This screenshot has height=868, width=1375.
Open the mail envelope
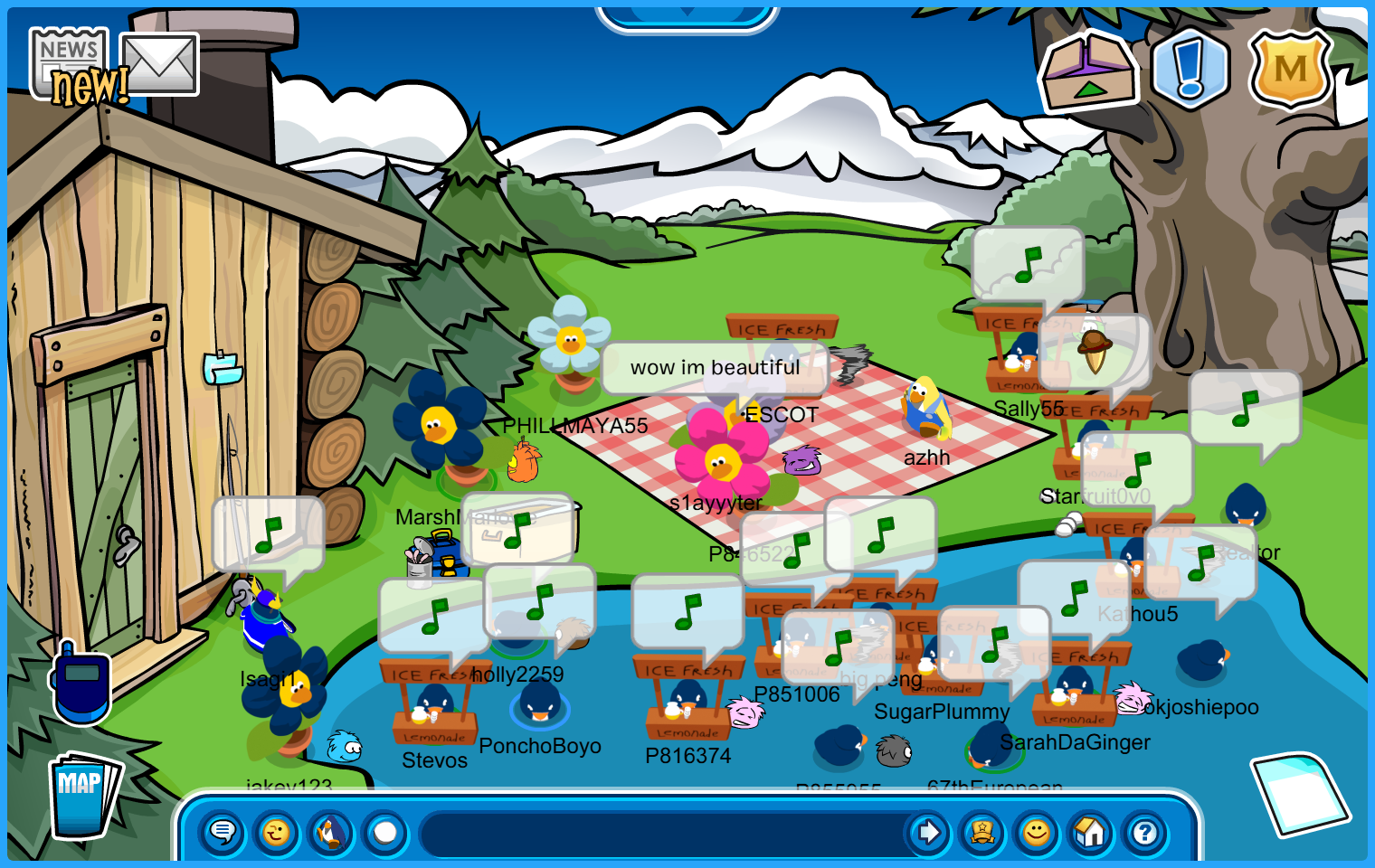coord(160,63)
